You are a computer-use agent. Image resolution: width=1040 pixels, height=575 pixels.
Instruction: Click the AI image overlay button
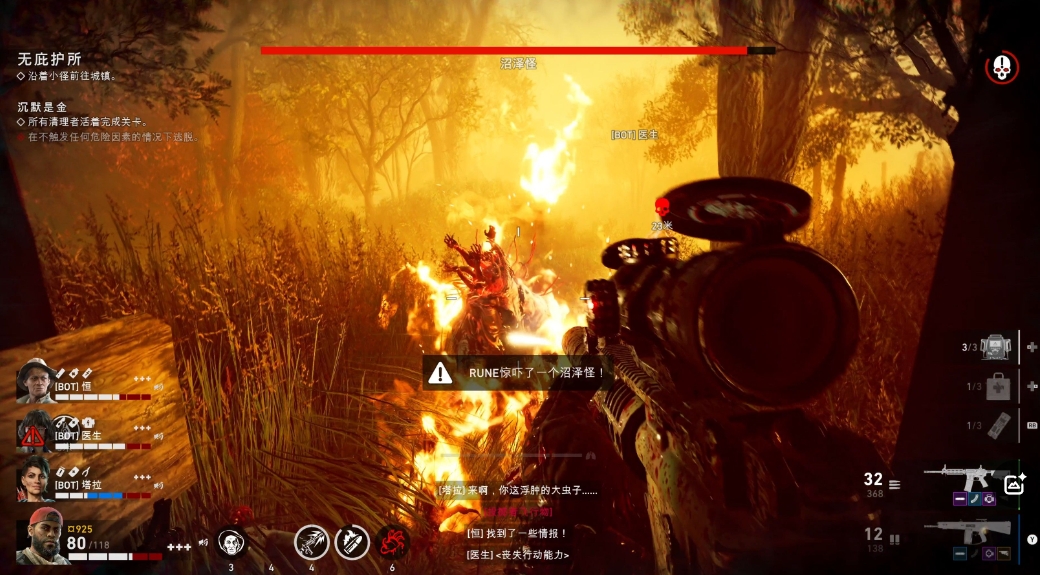click(x=1015, y=484)
